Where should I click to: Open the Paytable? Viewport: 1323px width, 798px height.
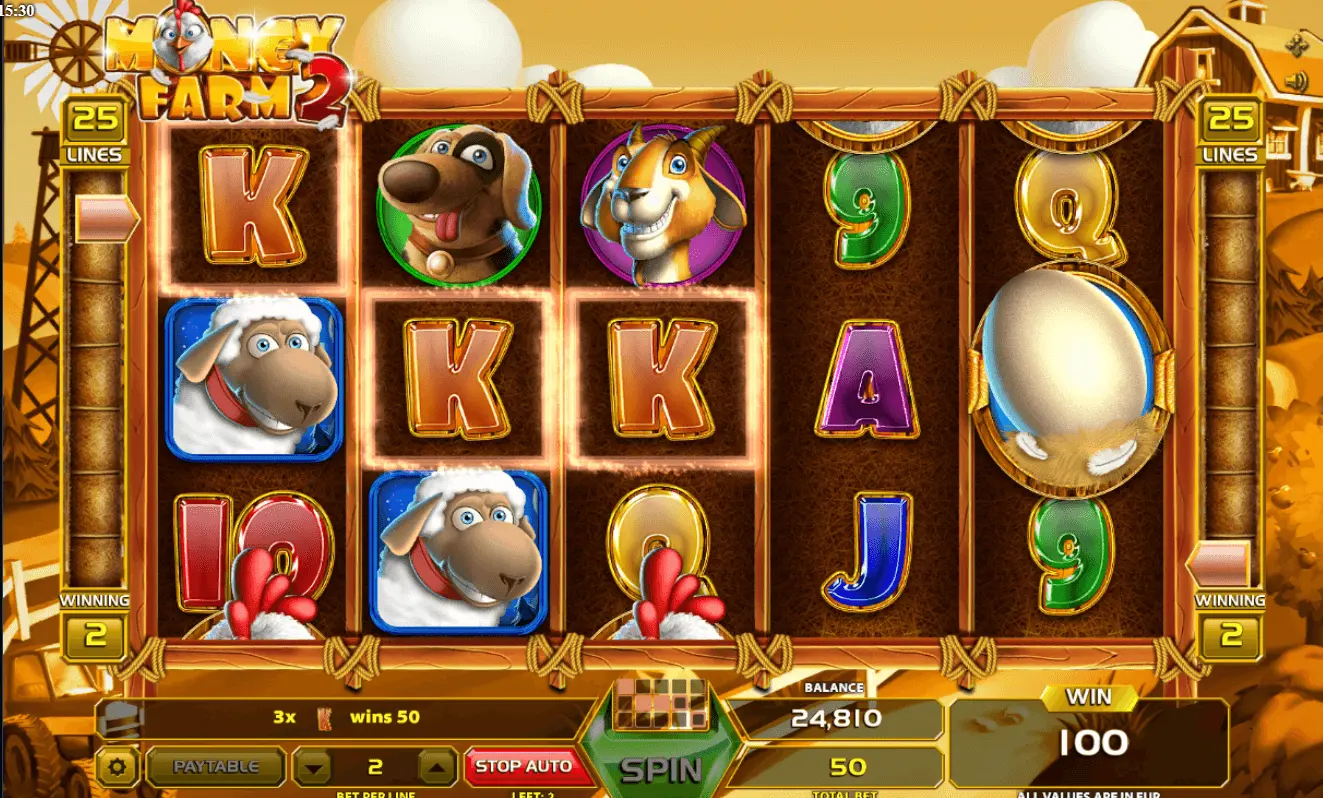(216, 767)
